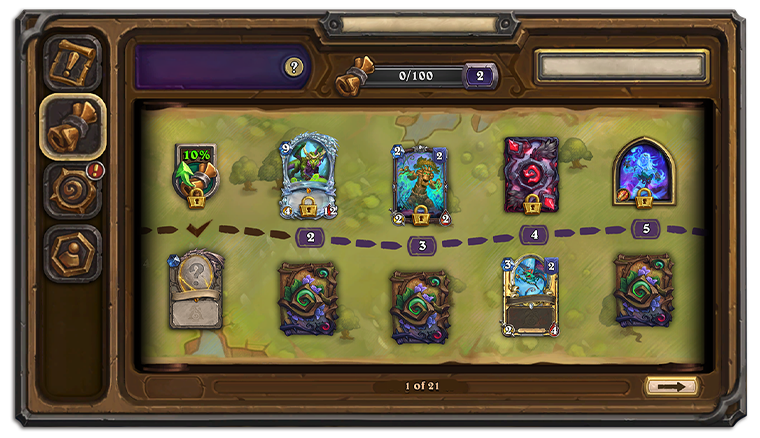The image size is (760, 438).
Task: Select the locked 10% XP boost reward
Action: pos(197,174)
